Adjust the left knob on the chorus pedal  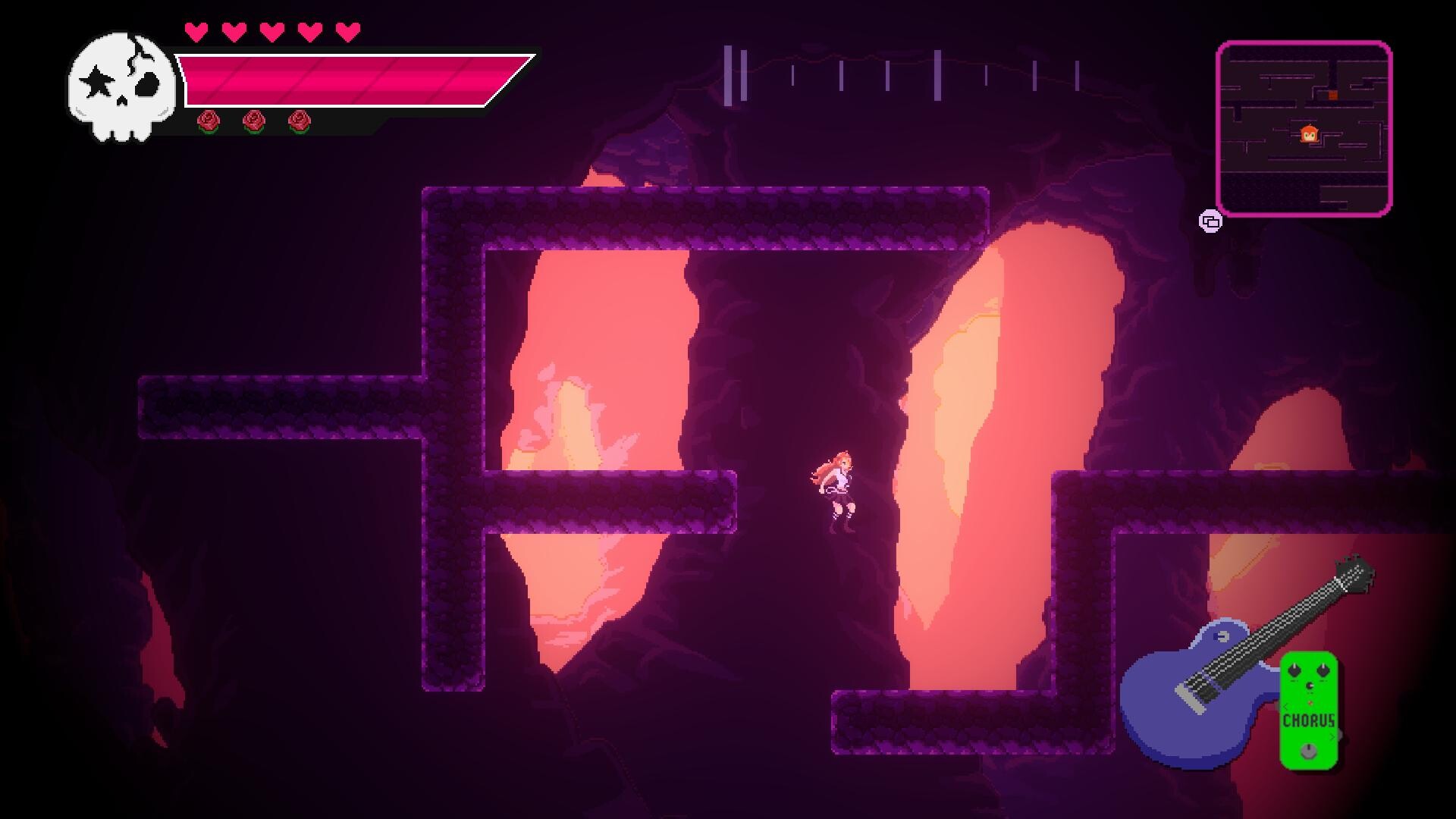pyautogui.click(x=1294, y=670)
